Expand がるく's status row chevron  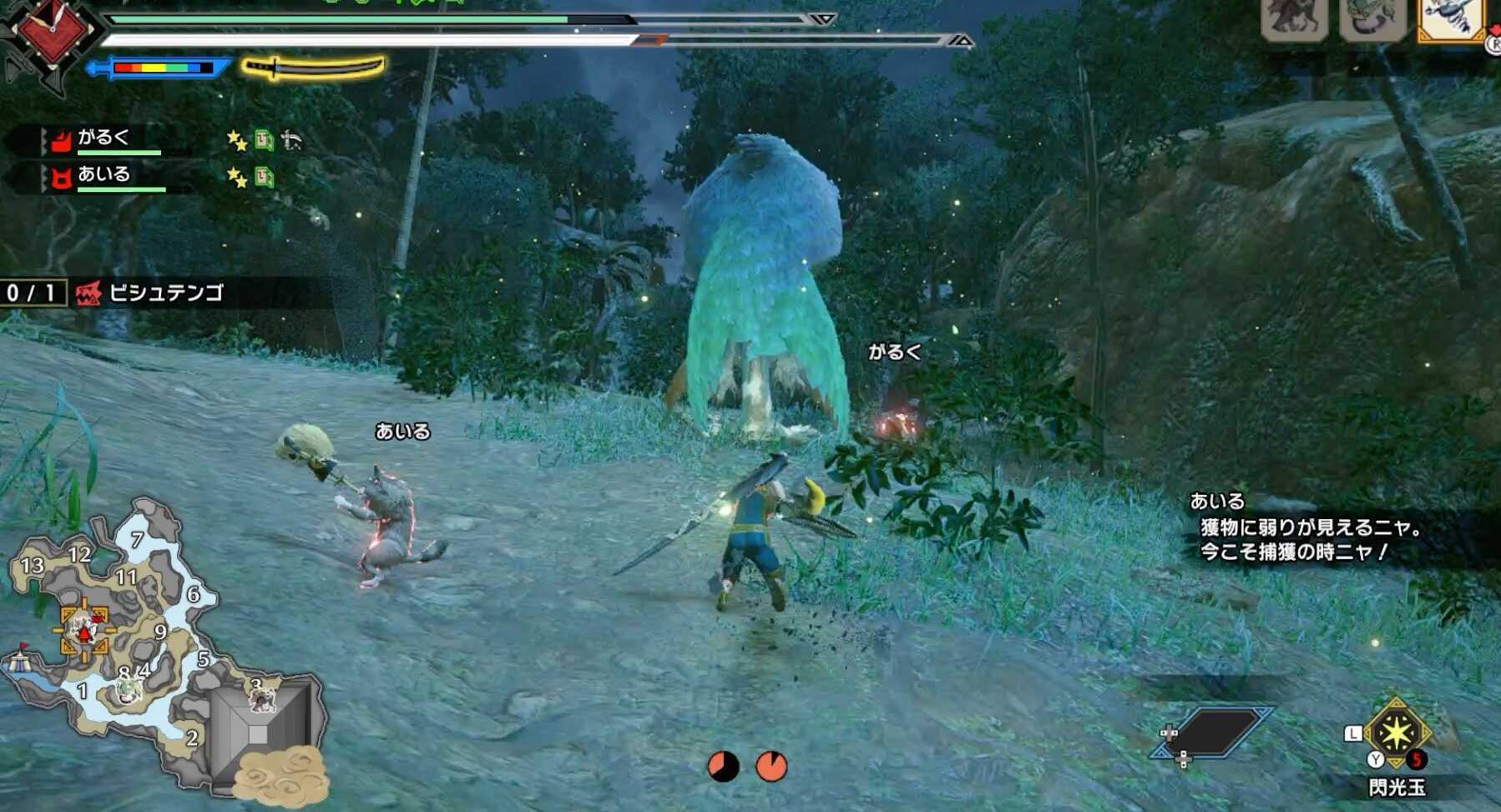click(44, 140)
